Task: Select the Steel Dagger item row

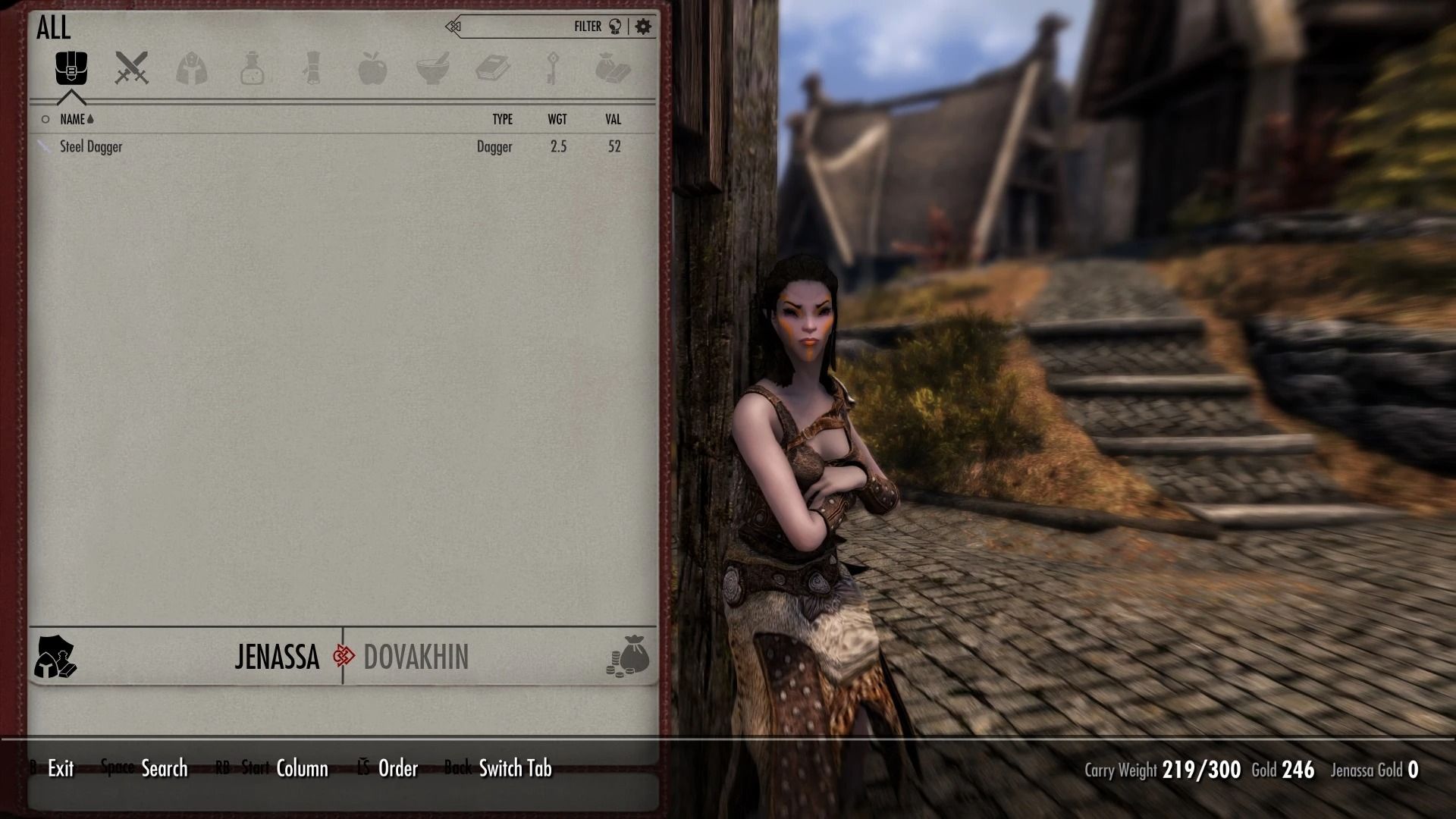Action: (x=91, y=146)
